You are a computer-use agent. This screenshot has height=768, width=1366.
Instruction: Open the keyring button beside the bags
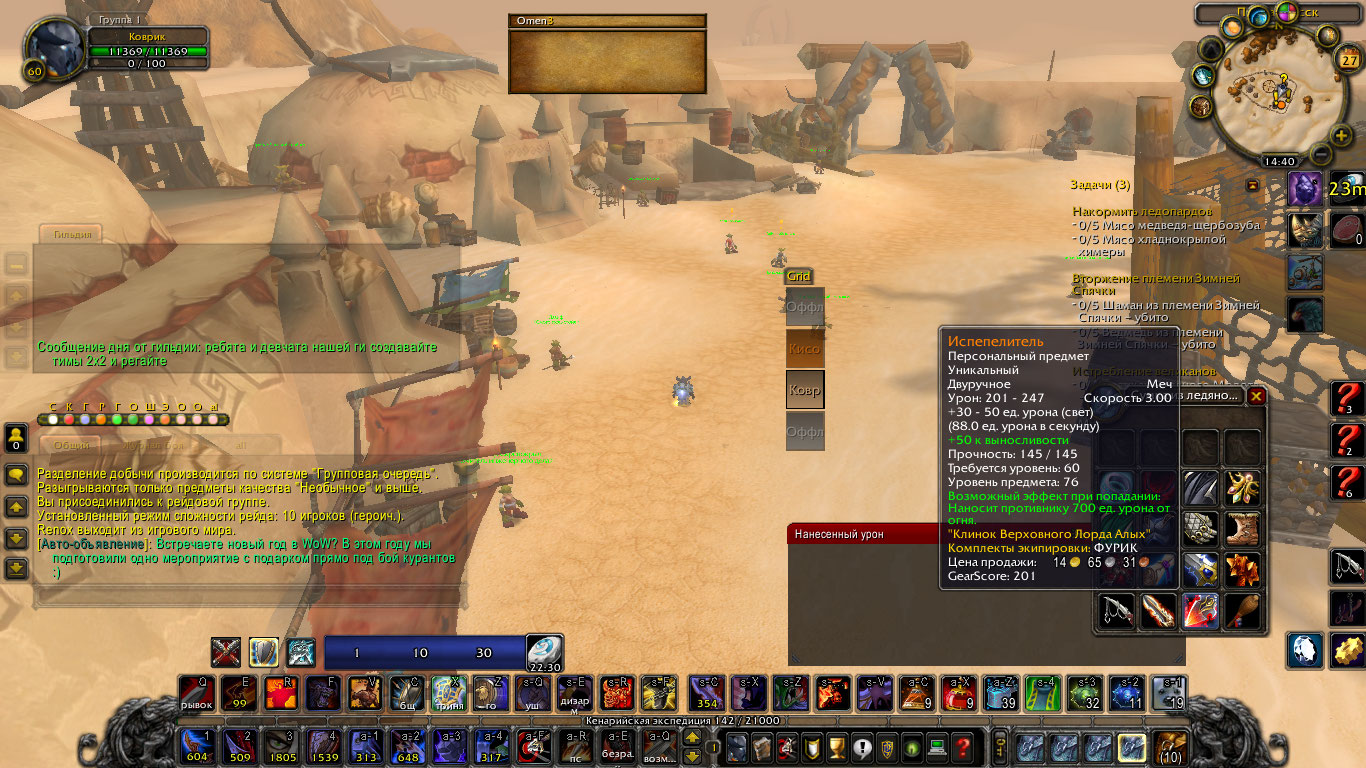click(999, 746)
